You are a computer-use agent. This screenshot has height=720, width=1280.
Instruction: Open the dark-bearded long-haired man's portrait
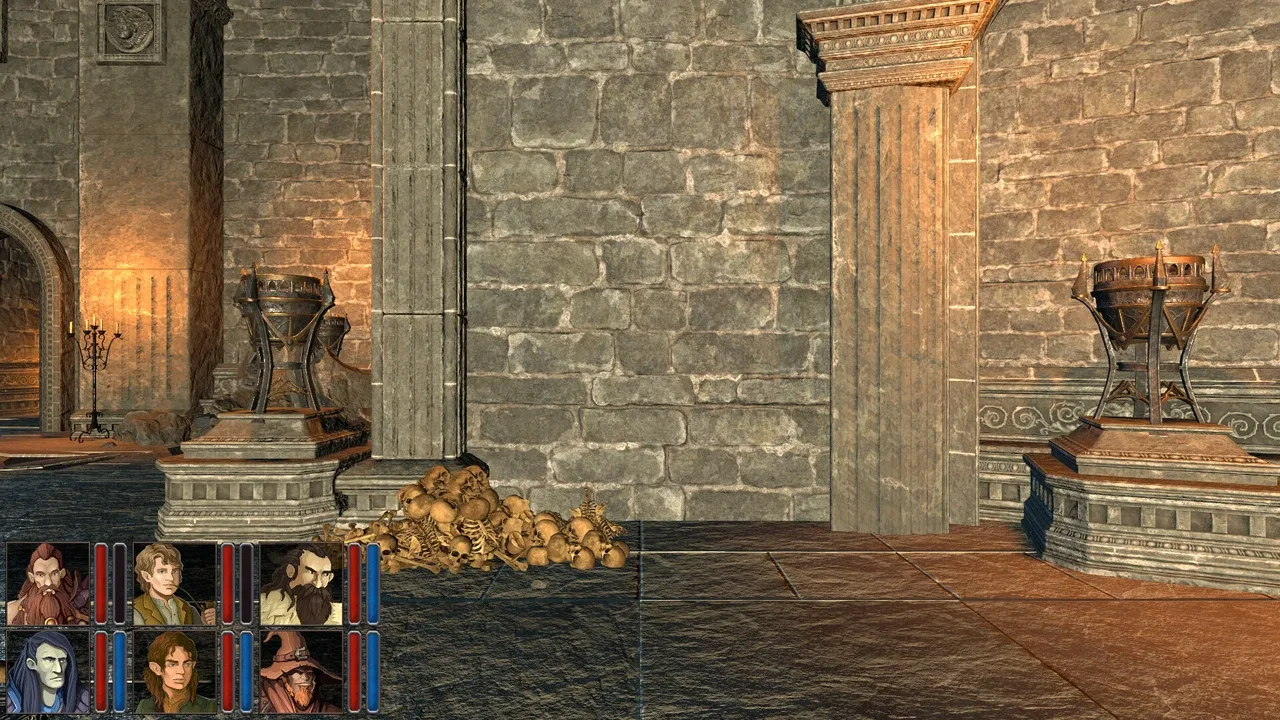coord(301,584)
